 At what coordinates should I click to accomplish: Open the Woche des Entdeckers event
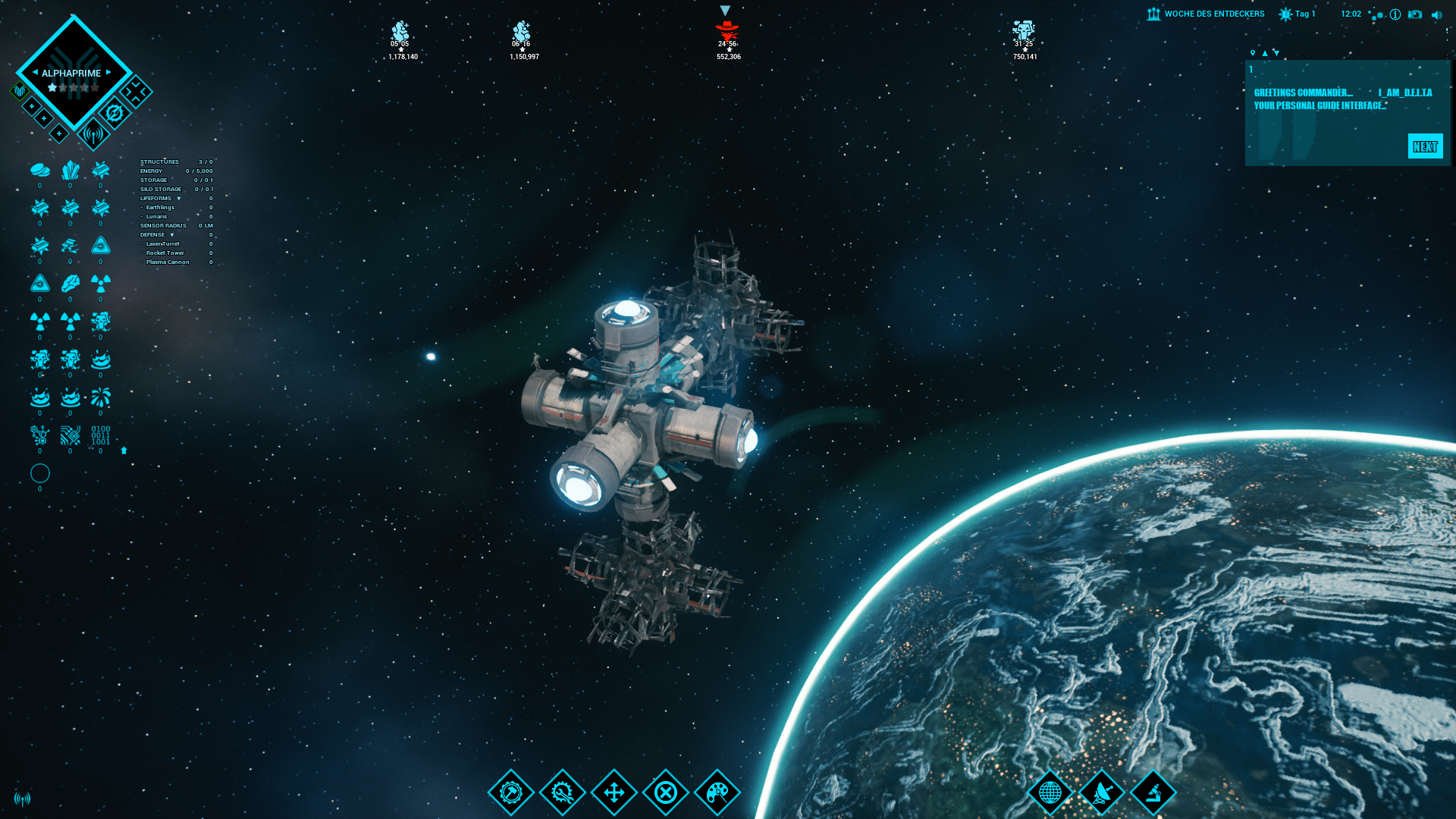pyautogui.click(x=1206, y=14)
